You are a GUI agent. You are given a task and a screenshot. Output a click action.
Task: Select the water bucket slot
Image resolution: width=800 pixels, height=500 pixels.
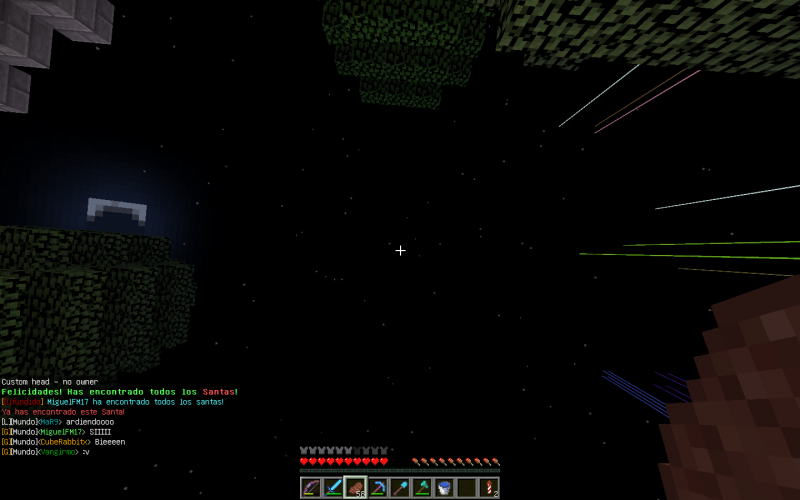coord(444,488)
